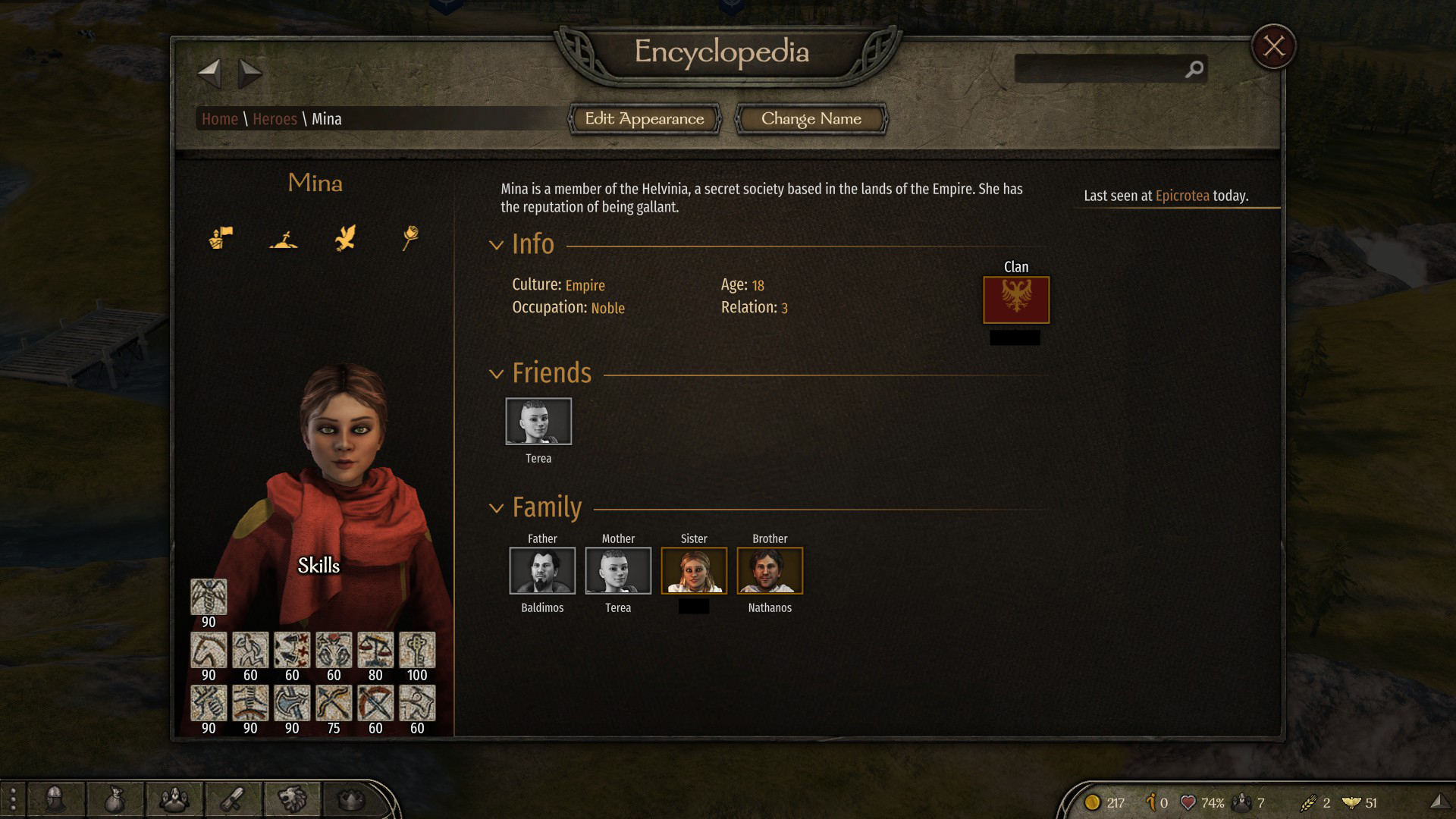The height and width of the screenshot is (819, 1456).
Task: Collapse the Friends section
Action: click(497, 374)
